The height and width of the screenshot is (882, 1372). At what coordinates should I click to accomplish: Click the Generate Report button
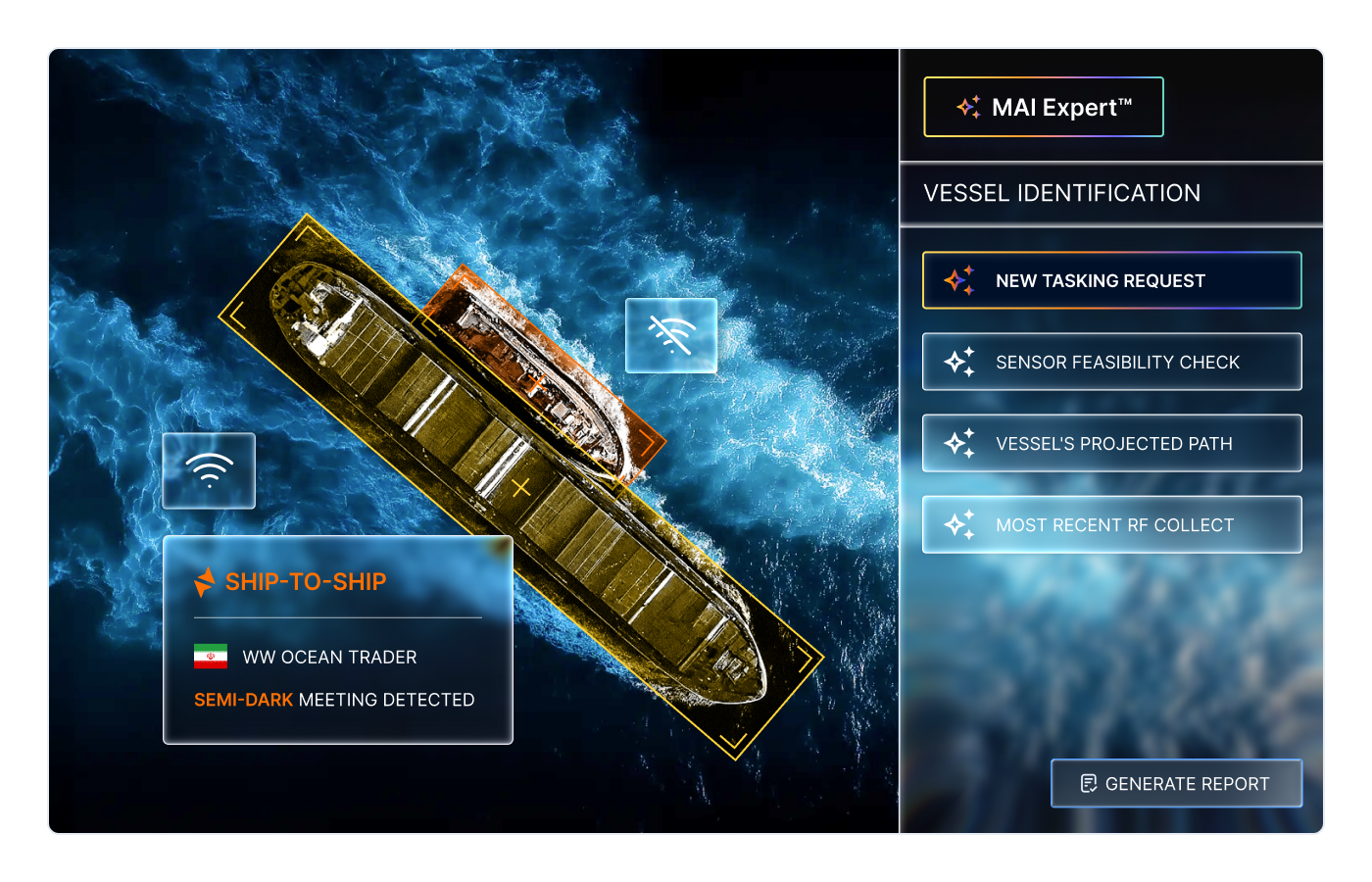(1176, 783)
